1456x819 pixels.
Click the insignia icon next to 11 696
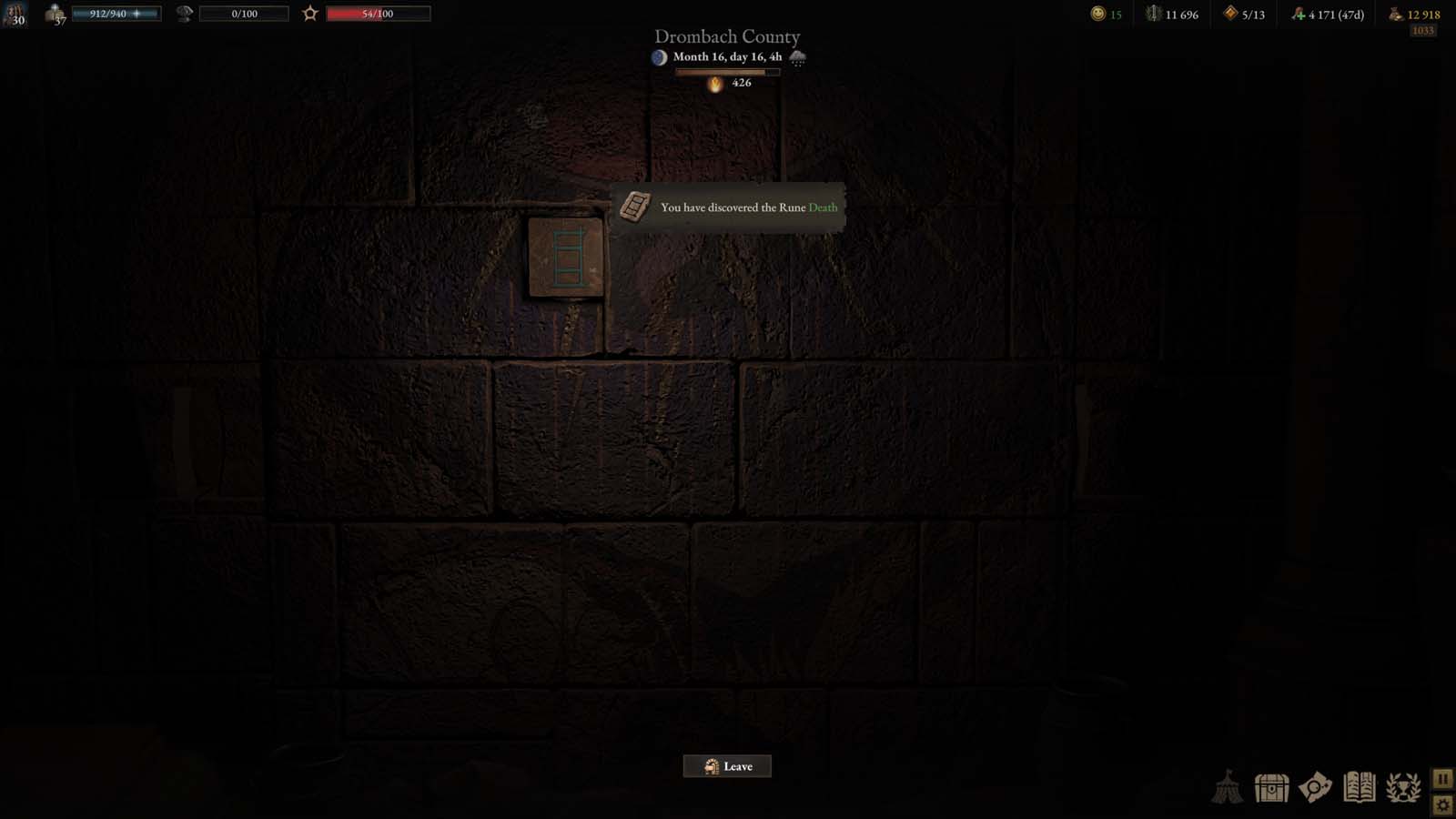[x=1151, y=14]
